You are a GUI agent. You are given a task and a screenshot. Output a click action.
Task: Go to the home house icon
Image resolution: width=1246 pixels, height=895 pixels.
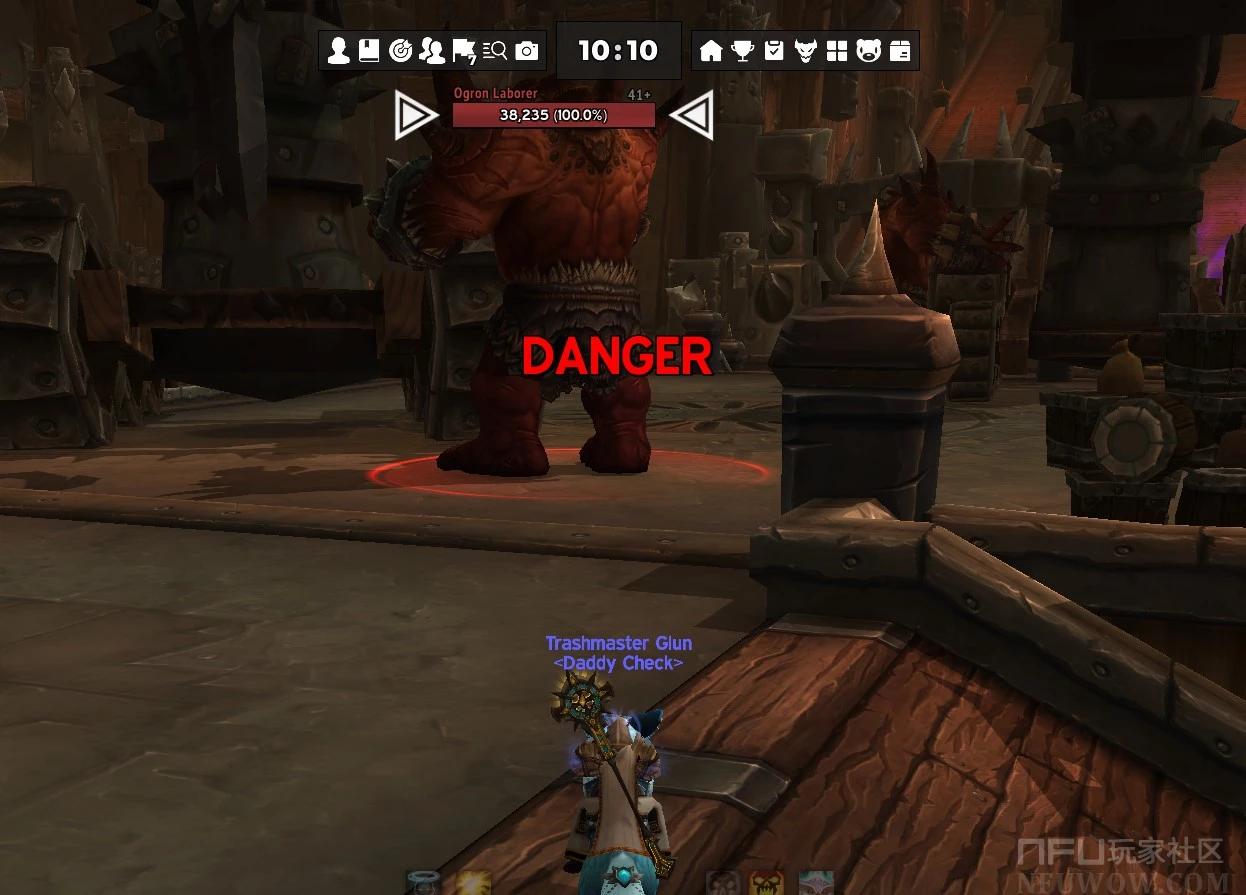[711, 51]
